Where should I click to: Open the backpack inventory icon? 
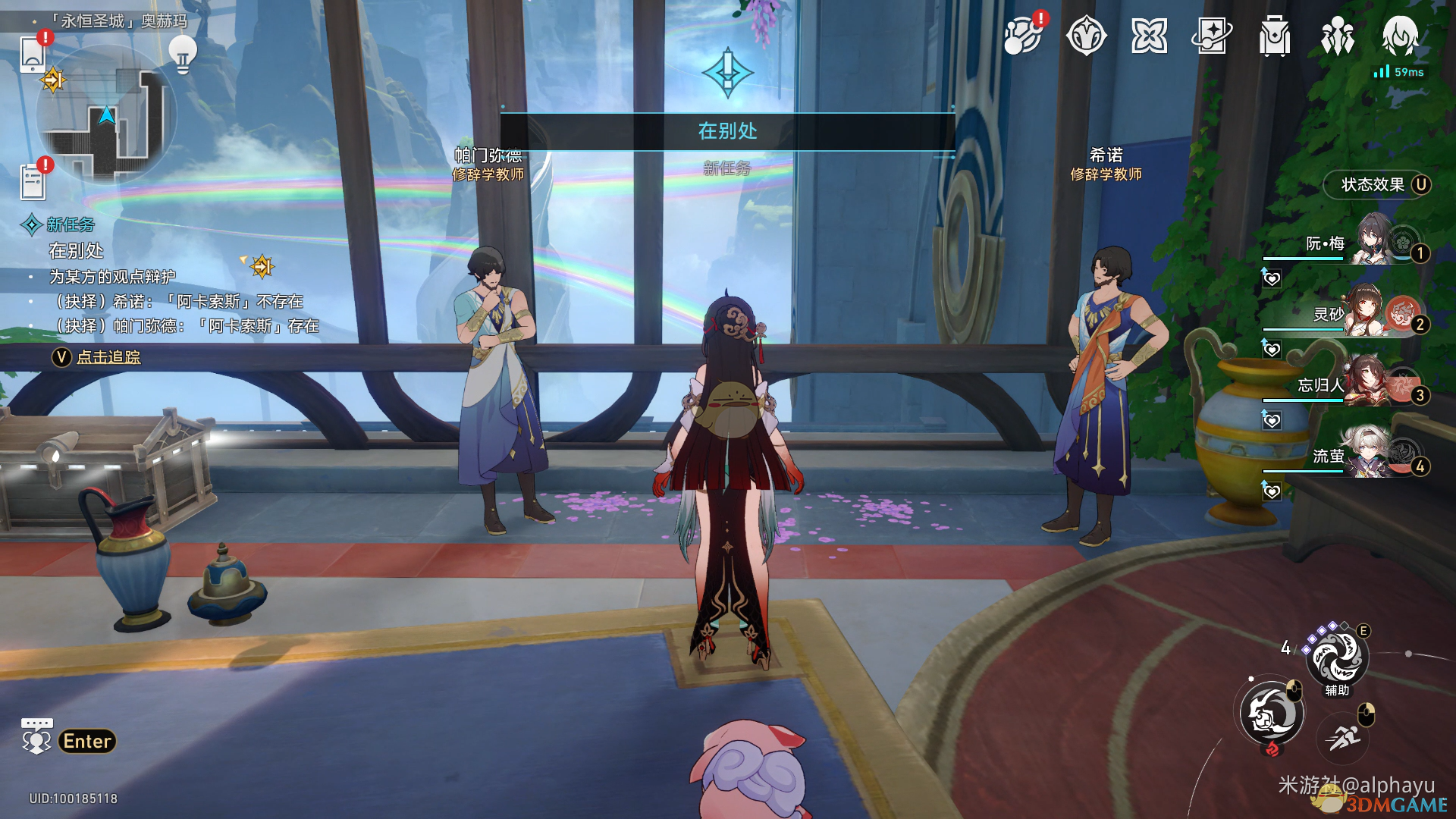[x=1275, y=36]
